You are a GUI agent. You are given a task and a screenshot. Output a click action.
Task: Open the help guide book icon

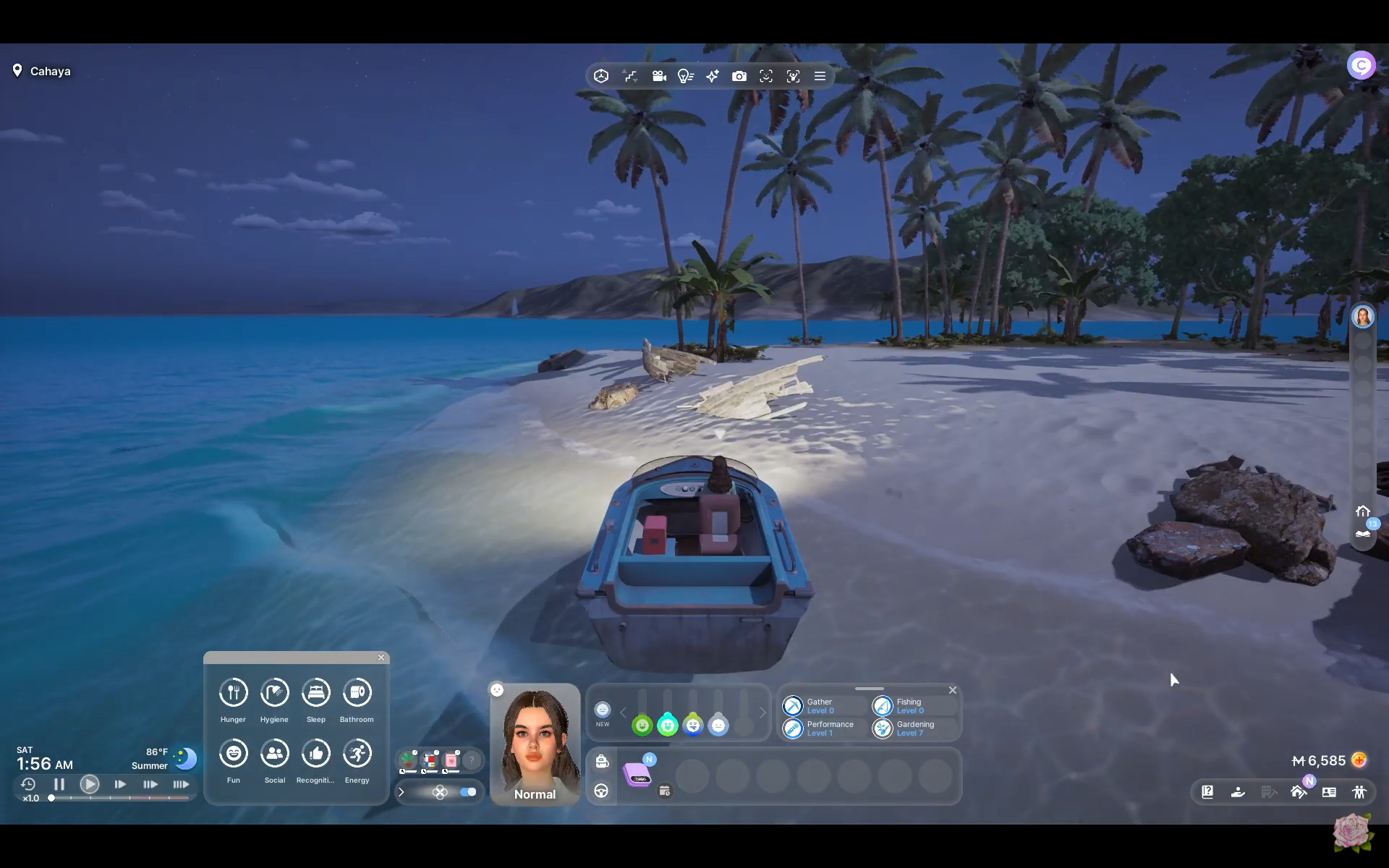[1207, 792]
